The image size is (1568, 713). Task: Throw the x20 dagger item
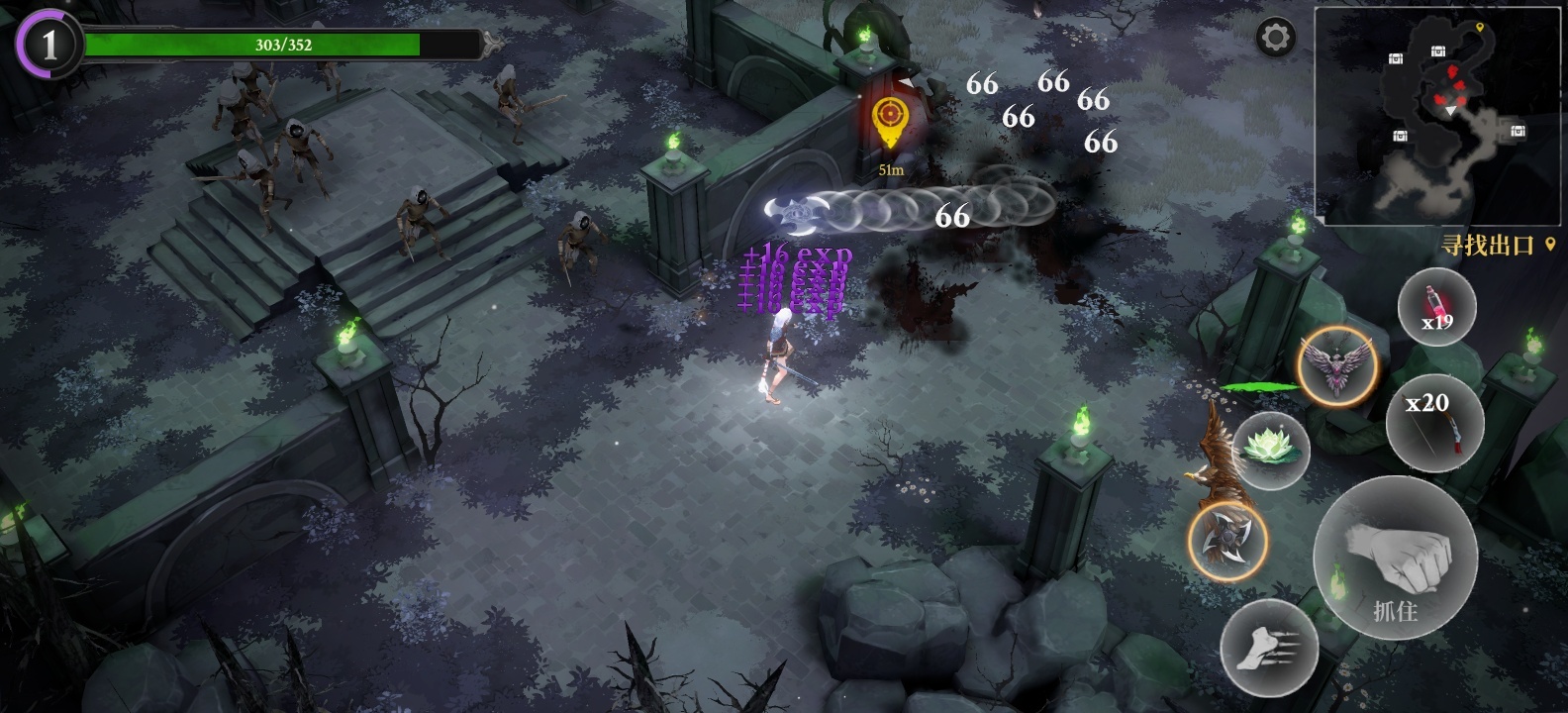click(x=1434, y=422)
